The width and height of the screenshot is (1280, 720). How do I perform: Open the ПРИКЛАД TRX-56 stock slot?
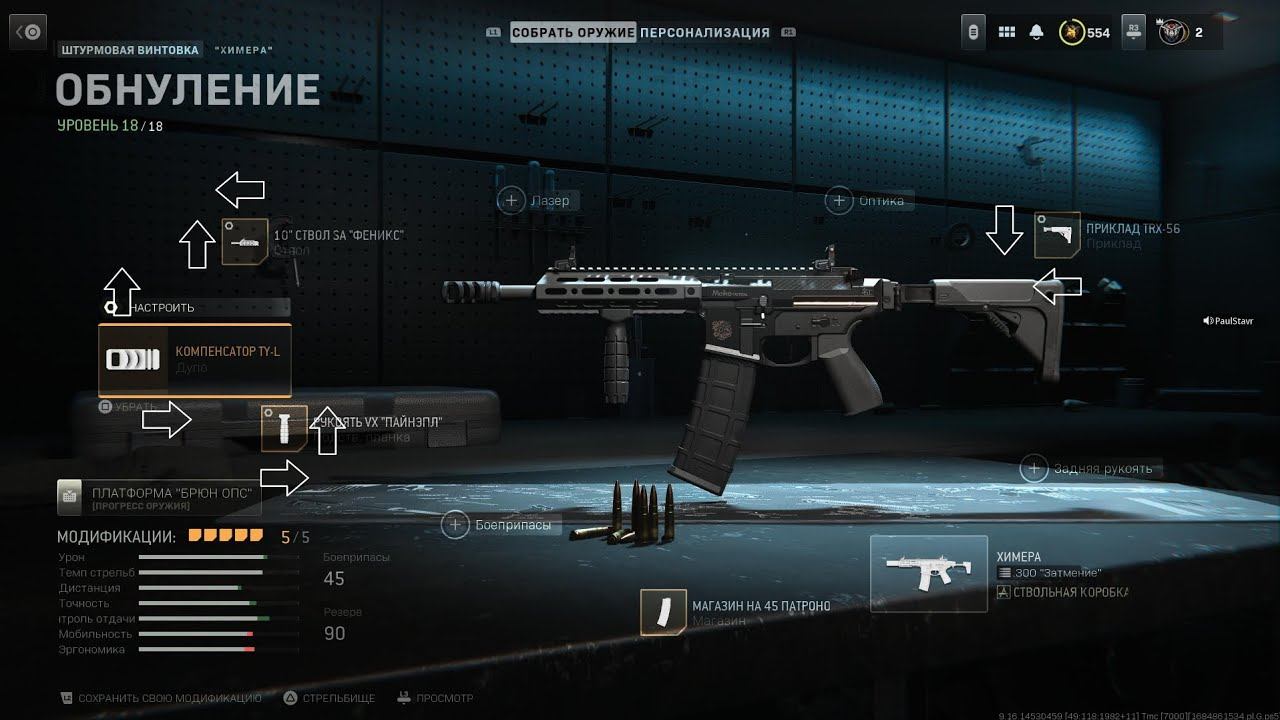[x=1057, y=235]
